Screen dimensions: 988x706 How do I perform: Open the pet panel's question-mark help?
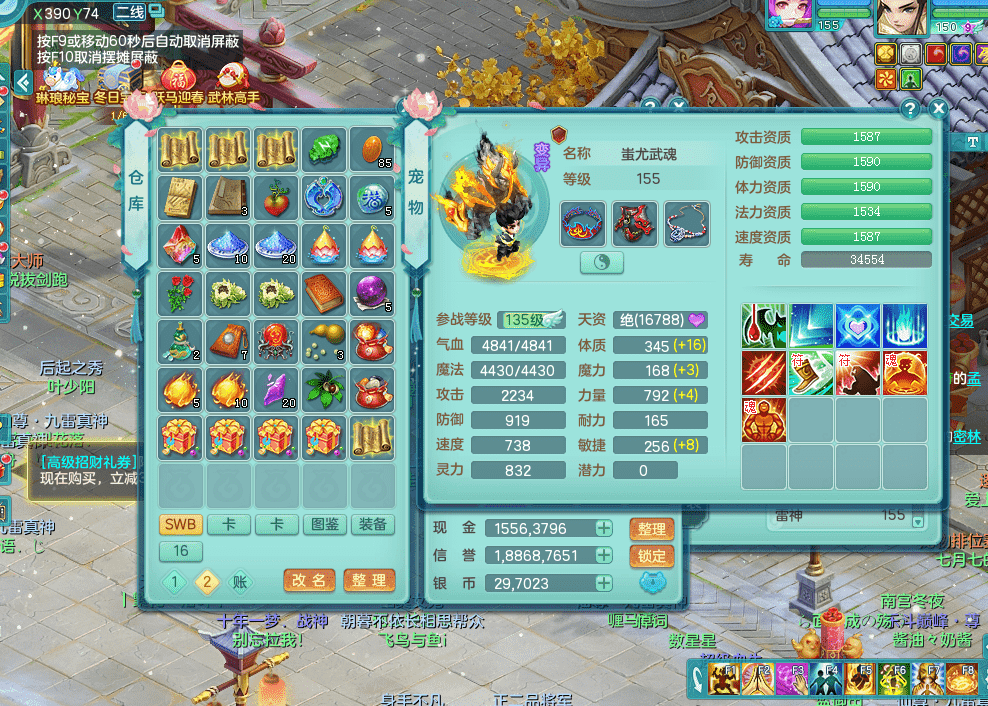tap(910, 108)
